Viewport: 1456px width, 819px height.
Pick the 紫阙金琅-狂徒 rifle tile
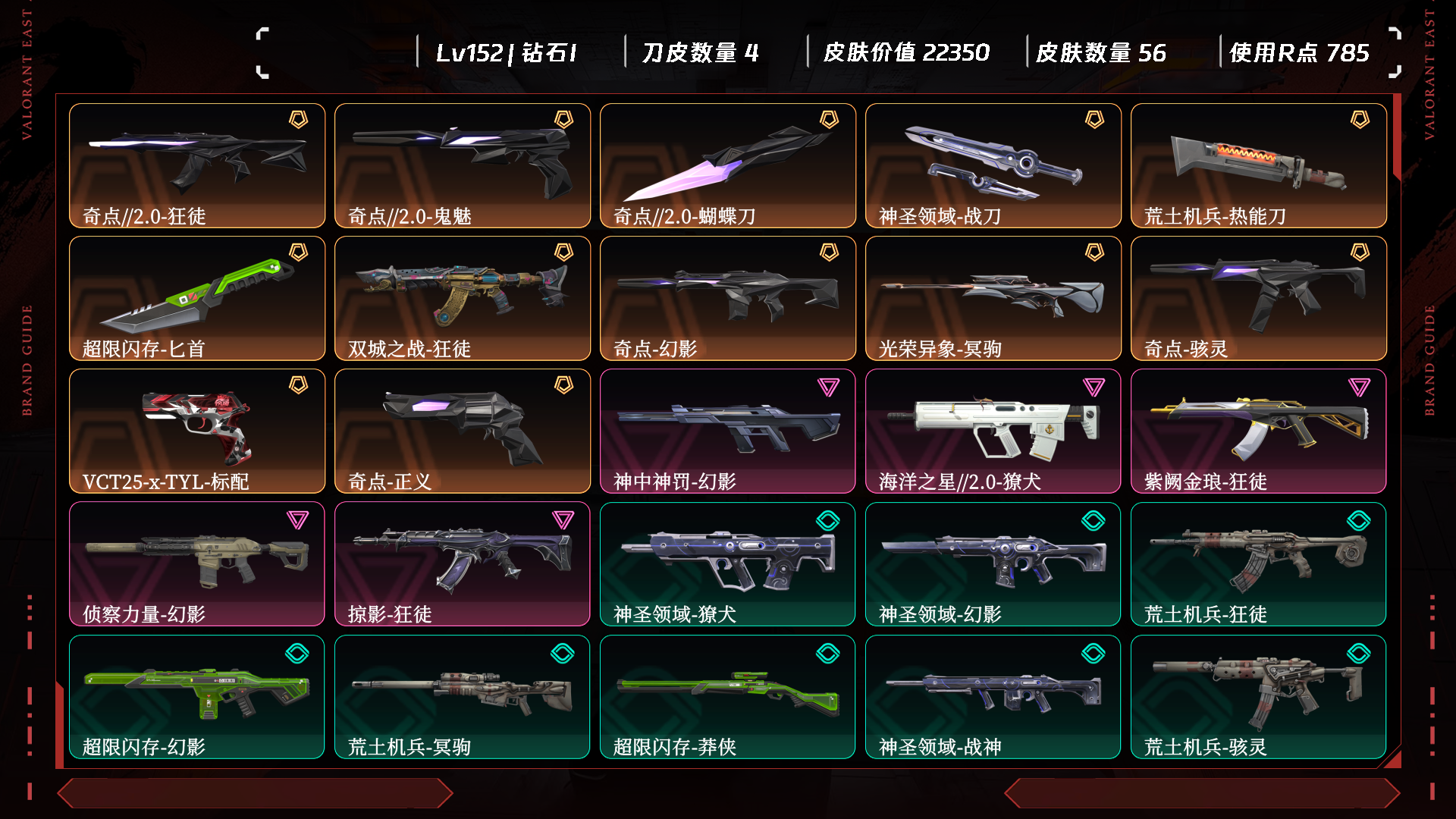pyautogui.click(x=1259, y=431)
